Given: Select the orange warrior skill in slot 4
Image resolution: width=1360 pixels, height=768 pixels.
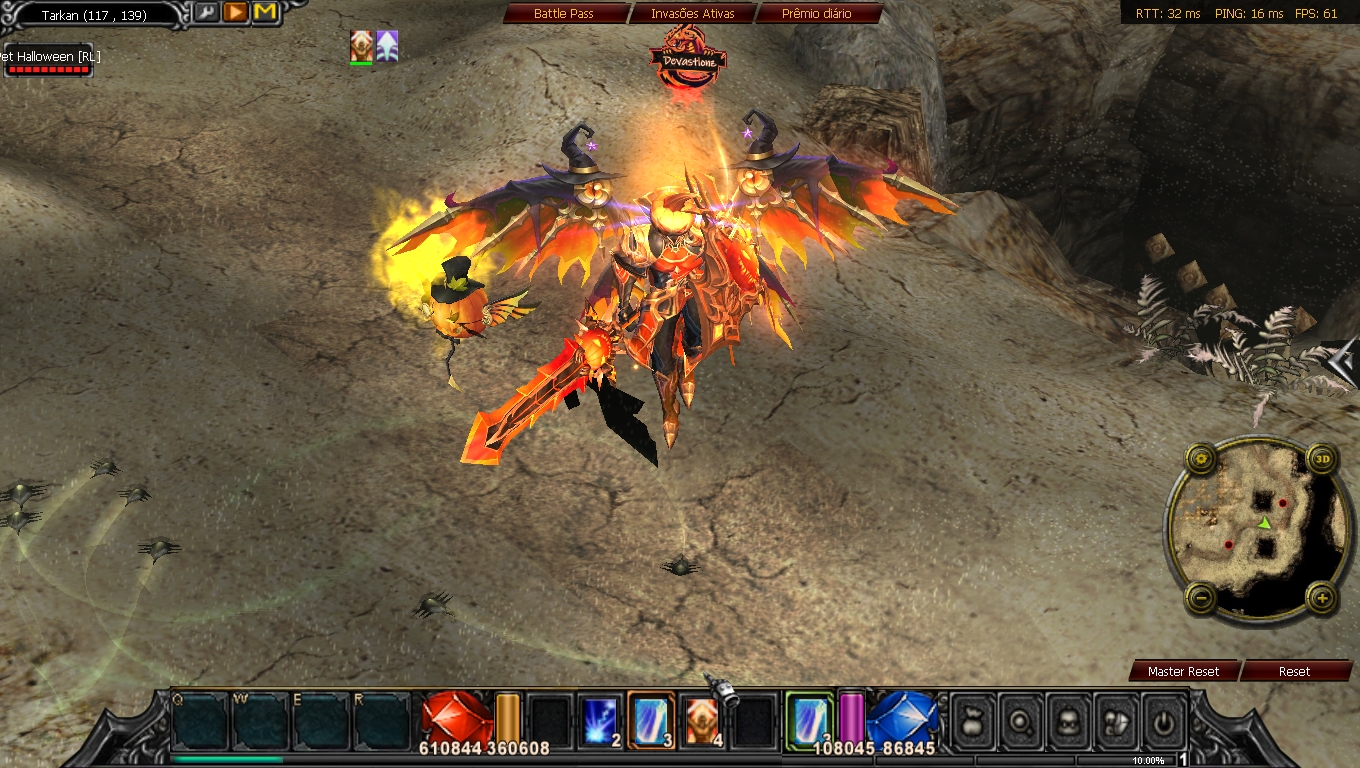Looking at the screenshot, I should (x=704, y=720).
